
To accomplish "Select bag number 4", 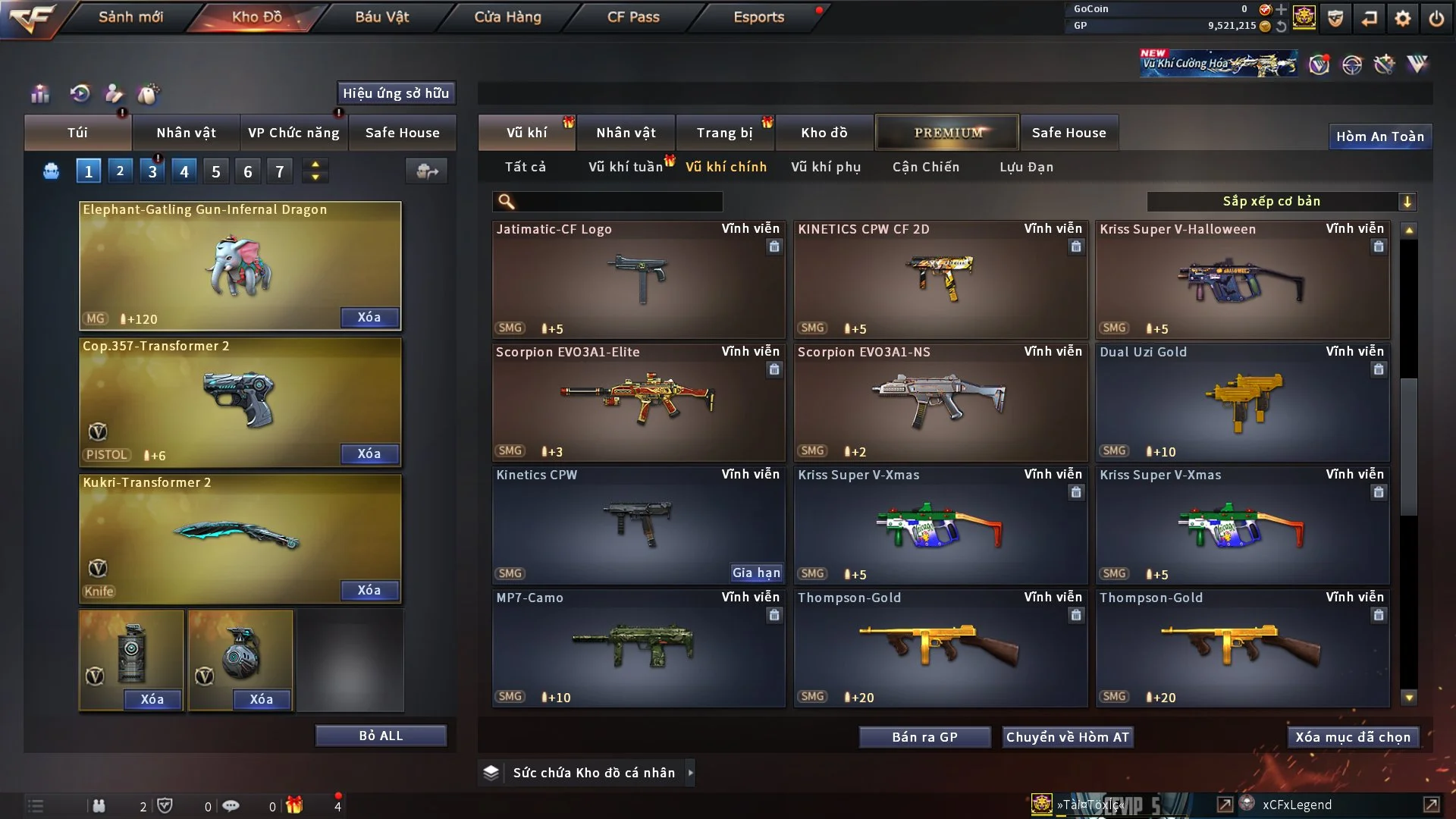I will 184,171.
